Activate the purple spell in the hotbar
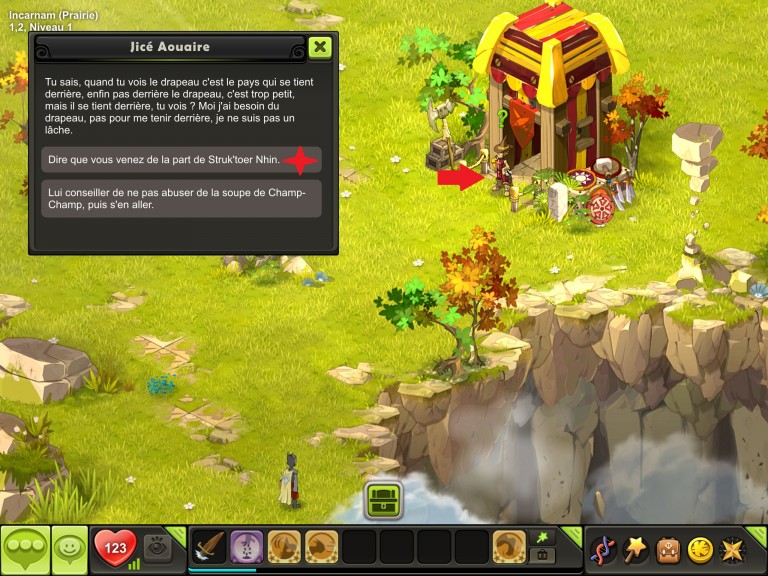The width and height of the screenshot is (768, 576). click(246, 547)
